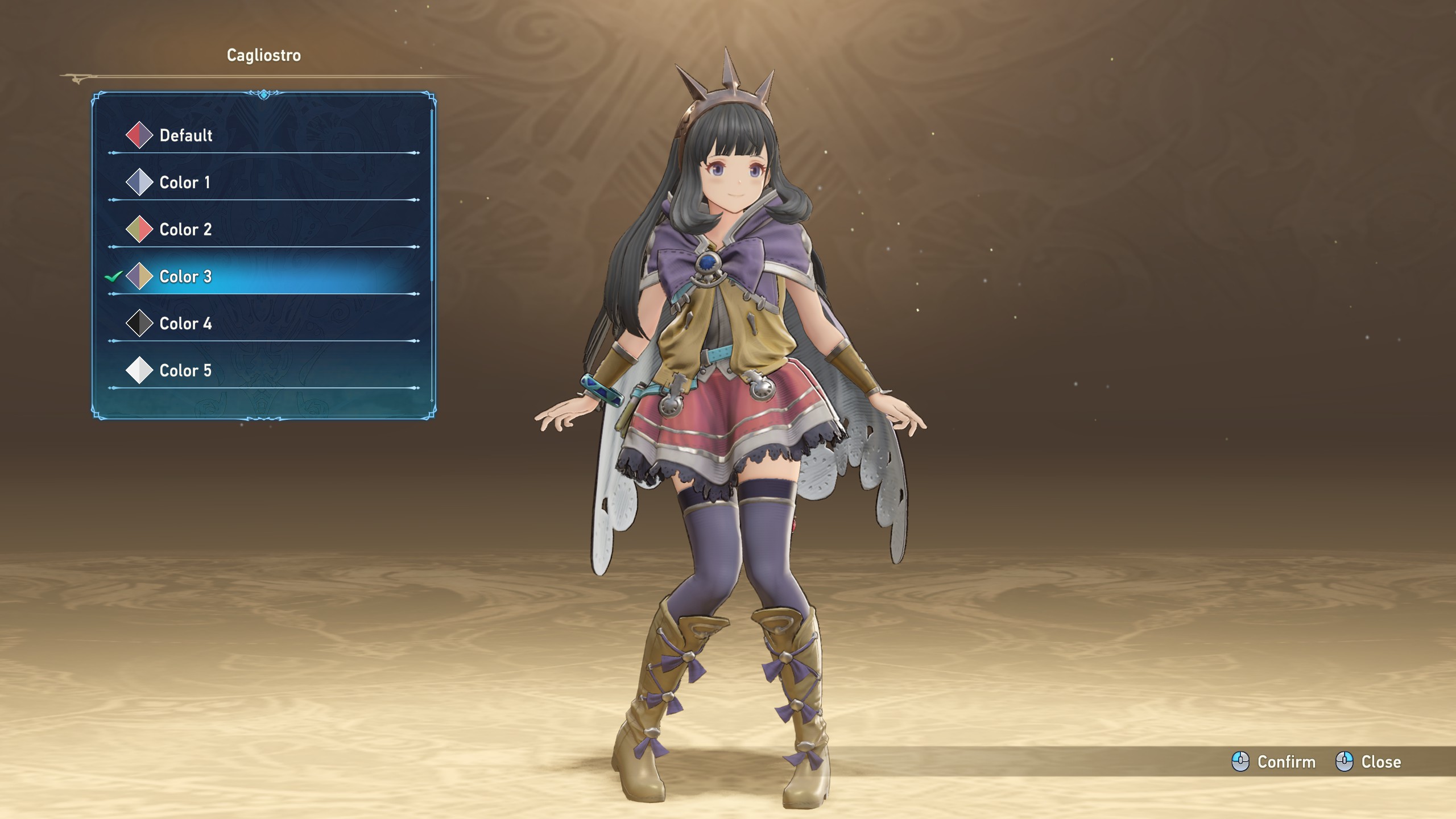Click the Confirm button
The height and width of the screenshot is (819, 1456).
tap(1274, 762)
